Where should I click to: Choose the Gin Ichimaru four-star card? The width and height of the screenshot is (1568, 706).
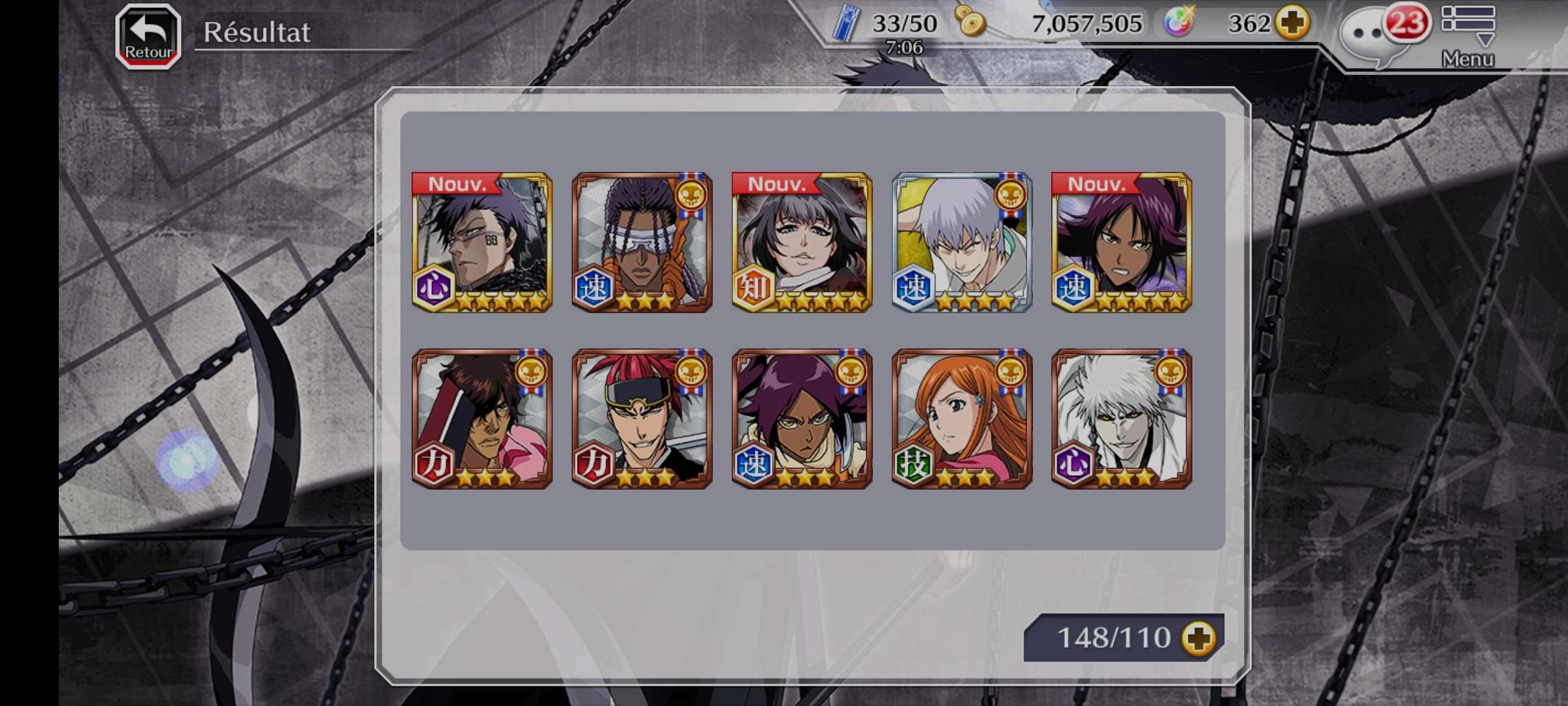[962, 243]
